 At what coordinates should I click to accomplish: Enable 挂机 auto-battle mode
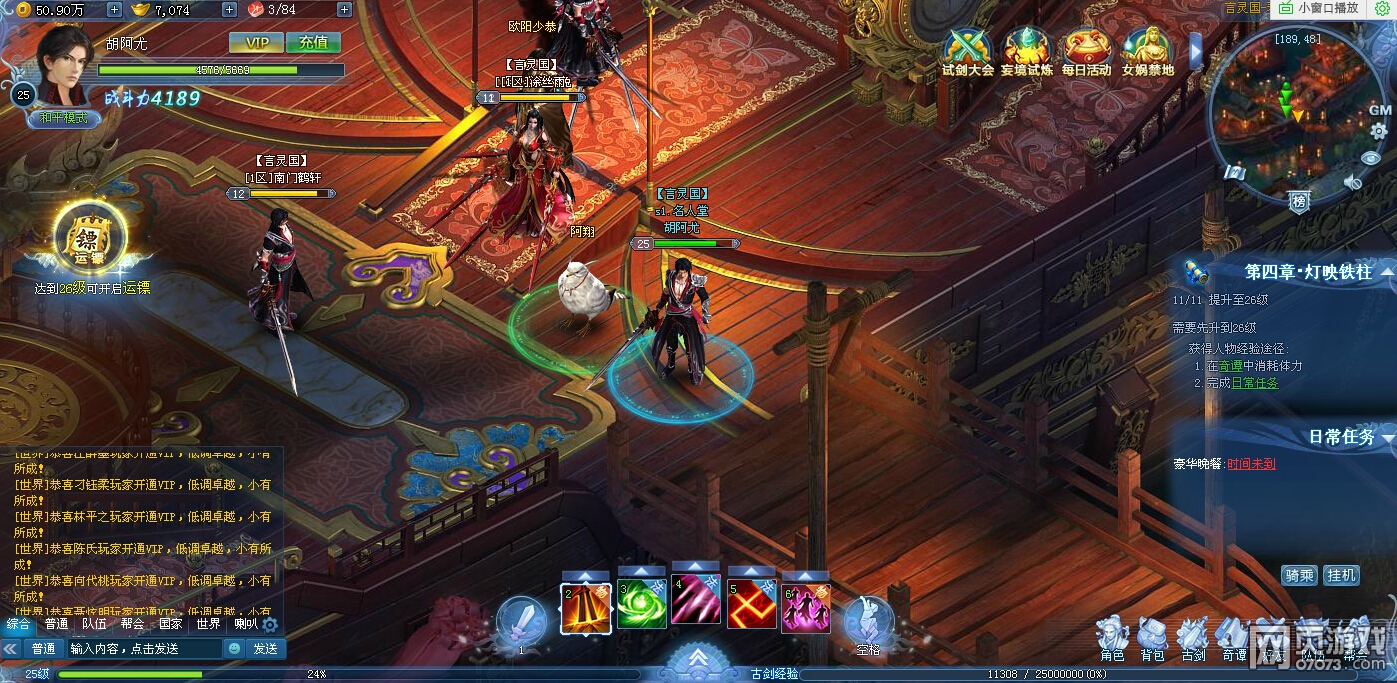(1341, 575)
